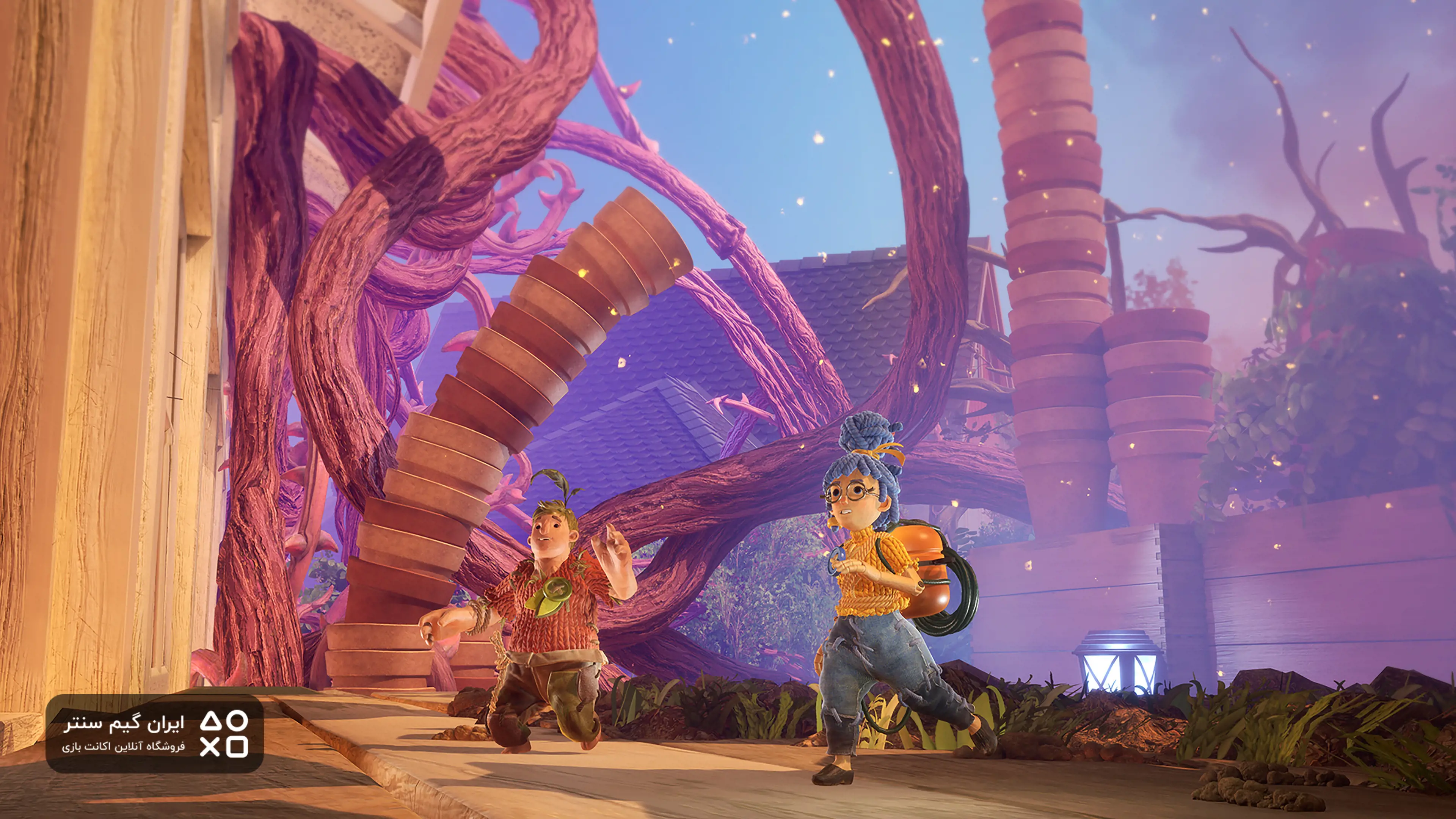Click the Iran Game Center watermark logo
The height and width of the screenshot is (819, 1456).
click(154, 734)
